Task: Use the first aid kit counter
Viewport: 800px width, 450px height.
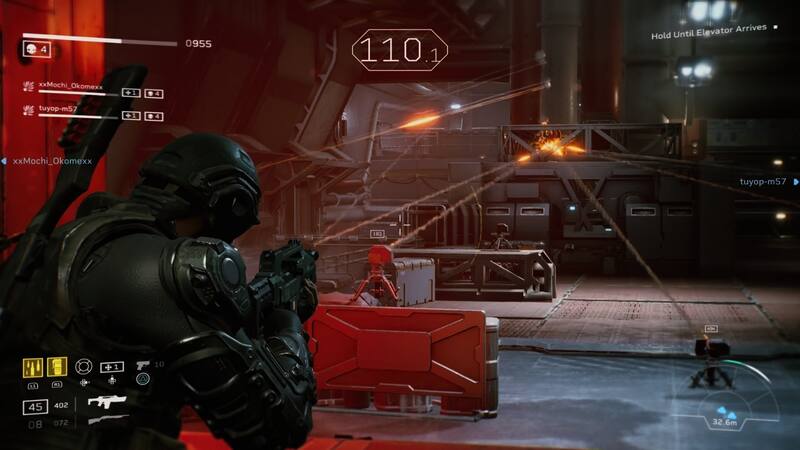Action: click(112, 367)
